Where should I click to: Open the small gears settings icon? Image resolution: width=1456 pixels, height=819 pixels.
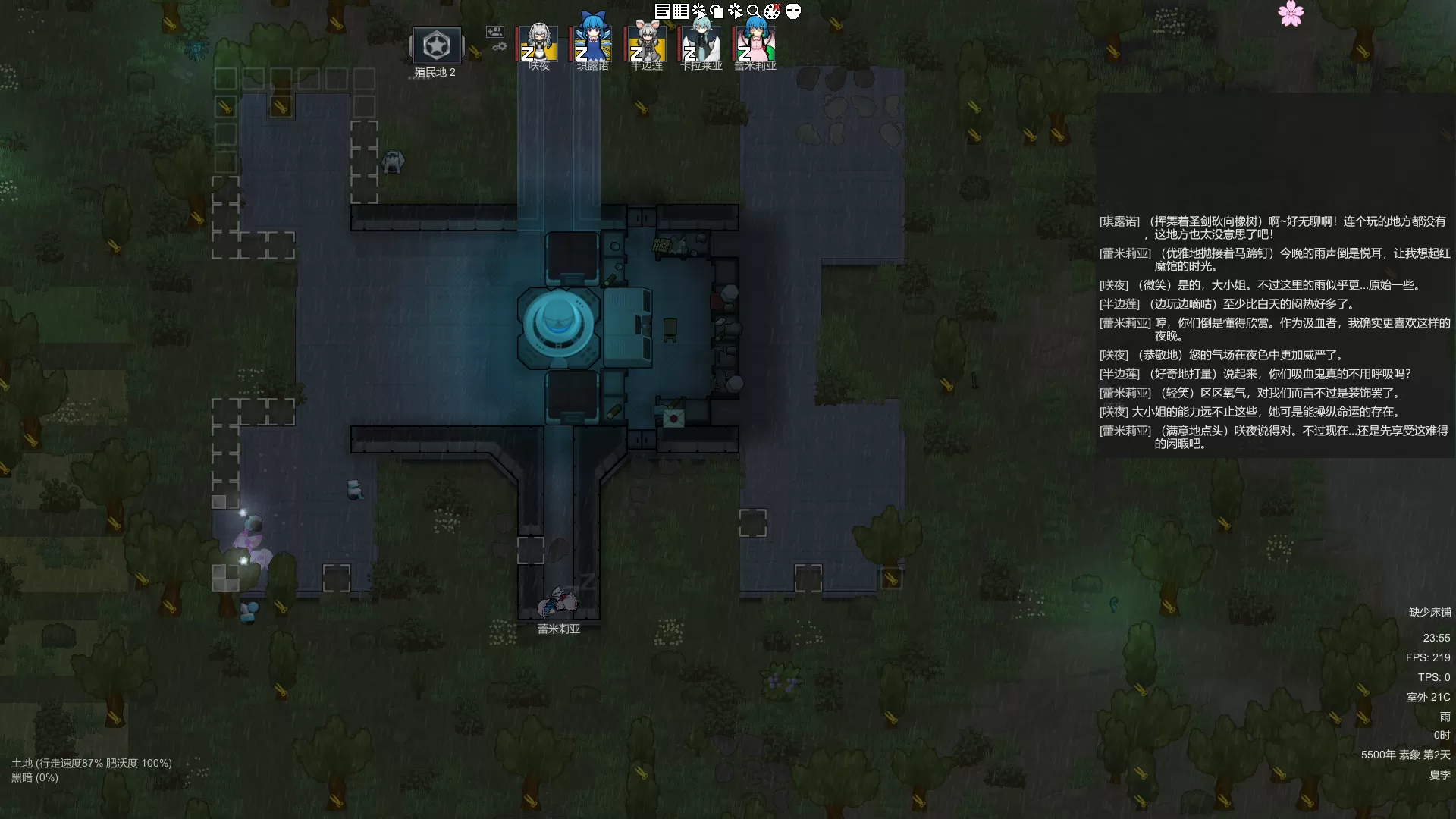[500, 47]
